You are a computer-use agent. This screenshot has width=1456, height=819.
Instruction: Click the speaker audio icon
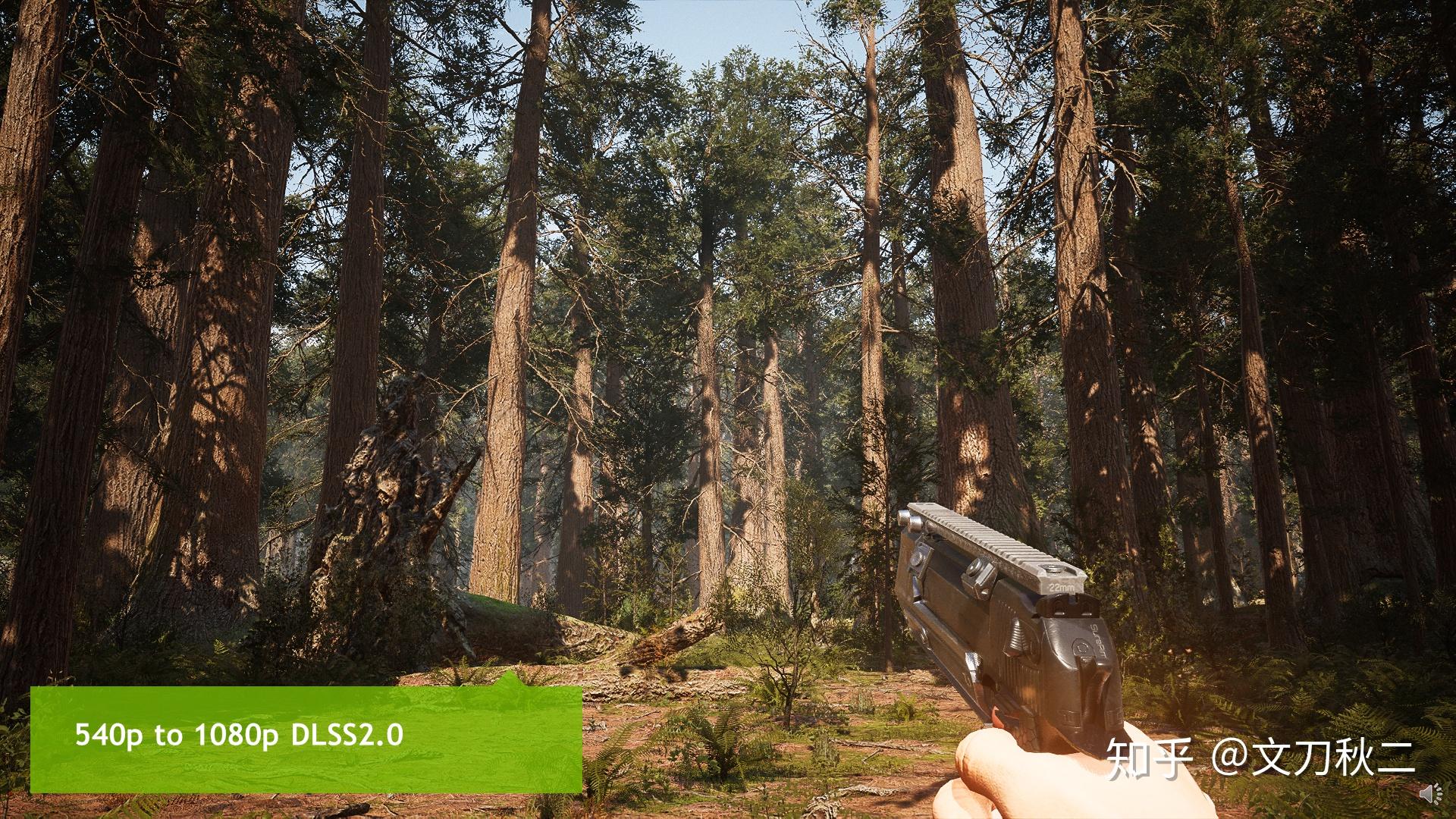[x=1432, y=795]
